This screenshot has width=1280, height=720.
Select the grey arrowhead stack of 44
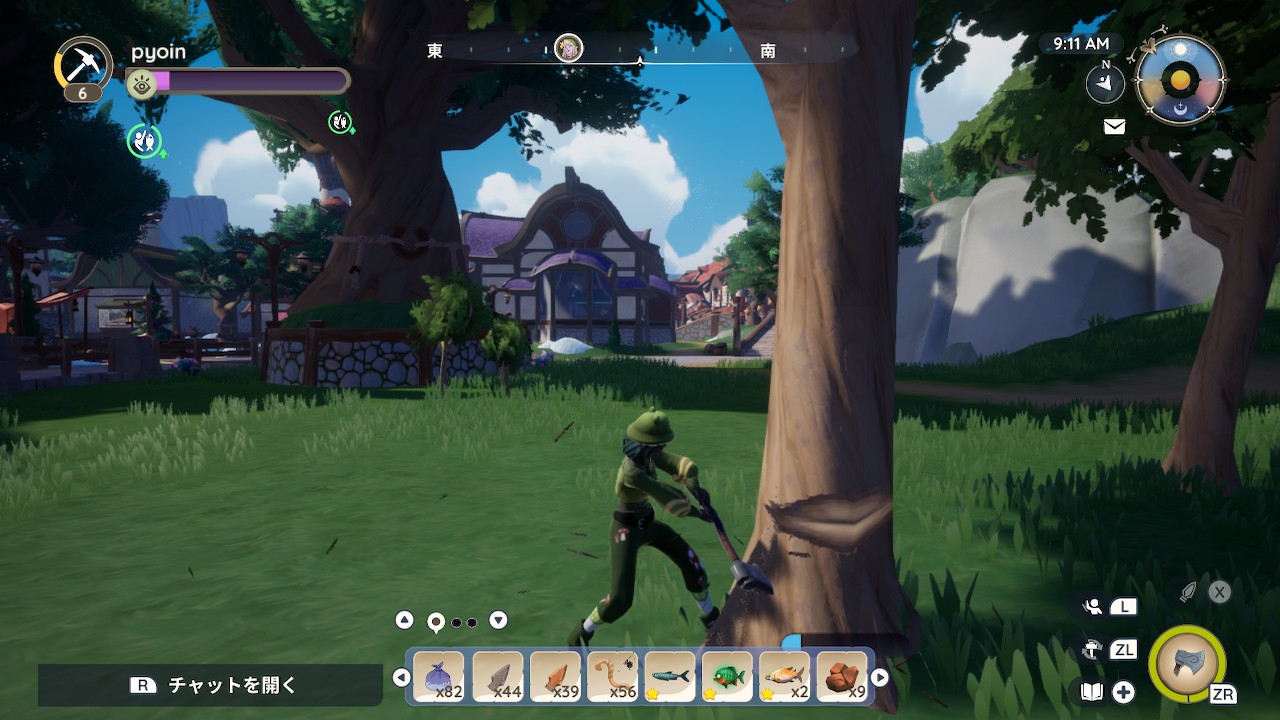[497, 677]
